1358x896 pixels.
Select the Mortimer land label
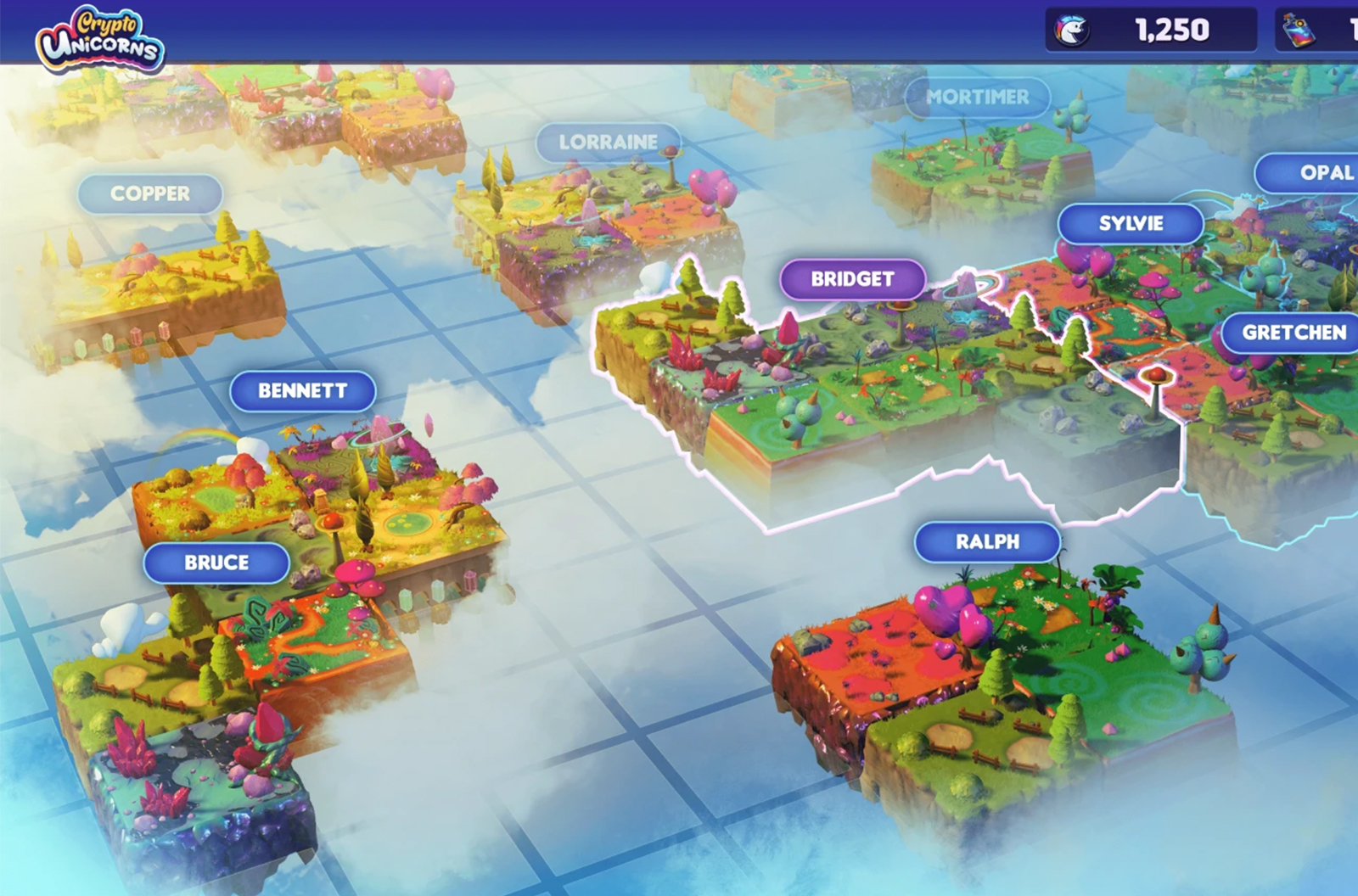click(x=977, y=98)
